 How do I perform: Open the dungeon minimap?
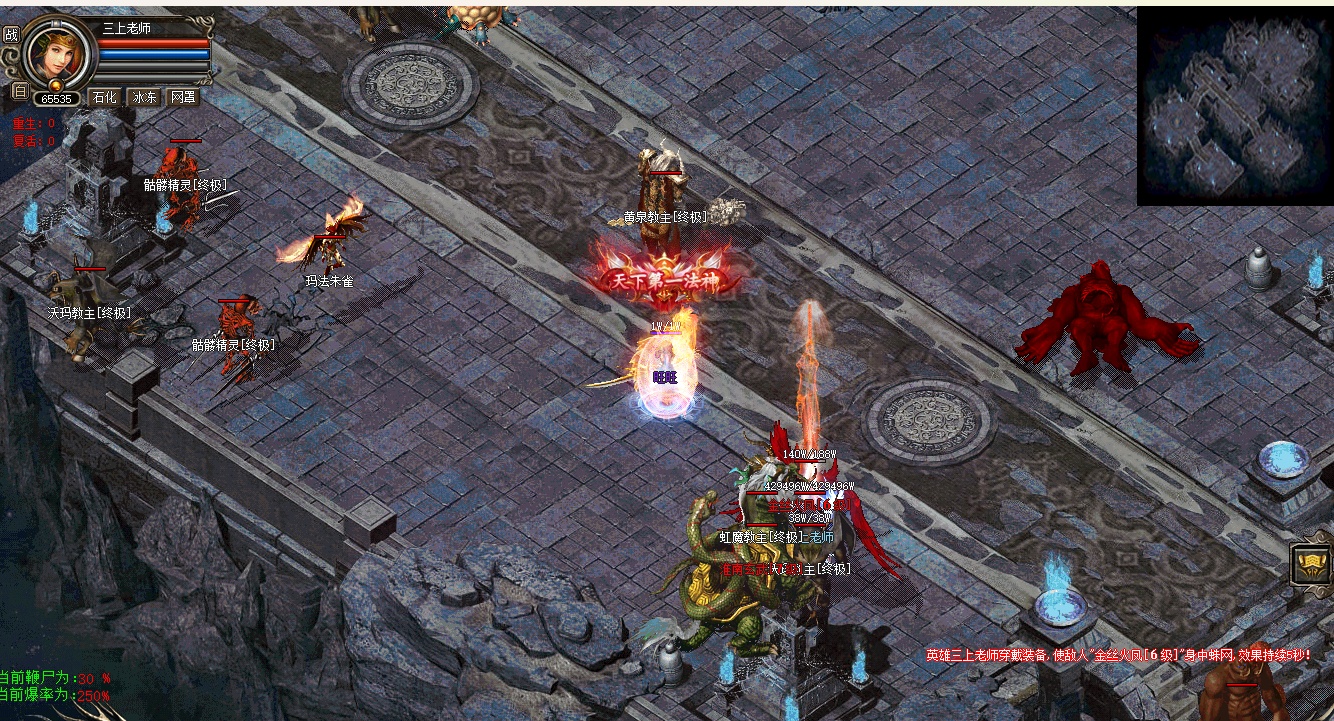[x=1235, y=107]
